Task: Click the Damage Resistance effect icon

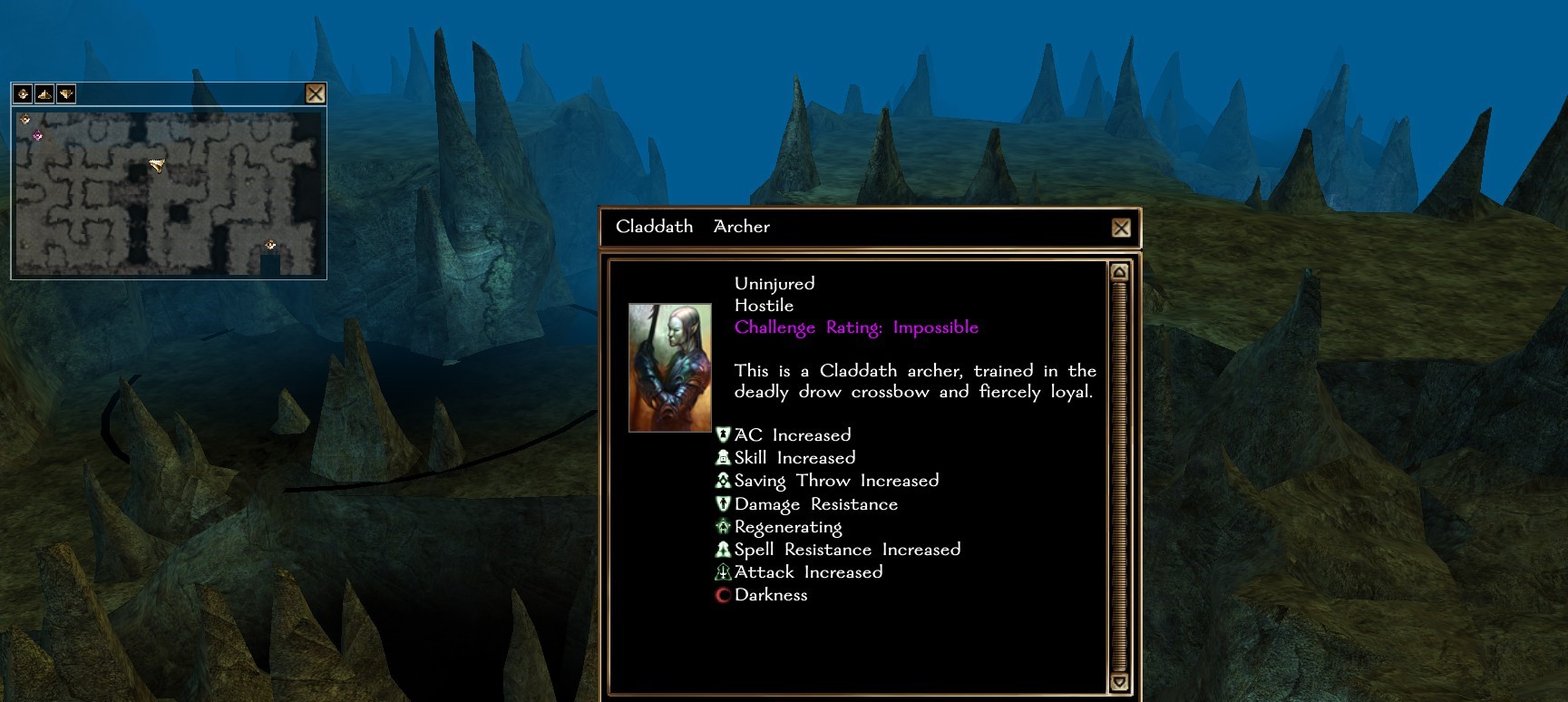Action: (723, 504)
